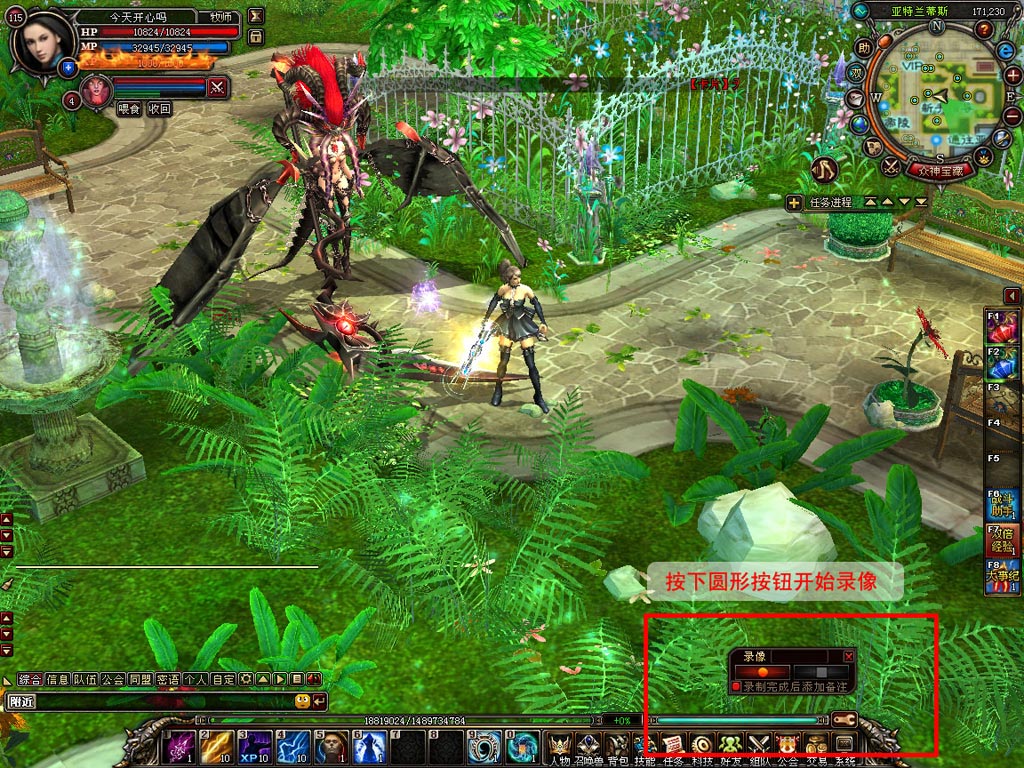Click the wrench tool button
The width and height of the screenshot is (1024, 768).
[x=844, y=719]
